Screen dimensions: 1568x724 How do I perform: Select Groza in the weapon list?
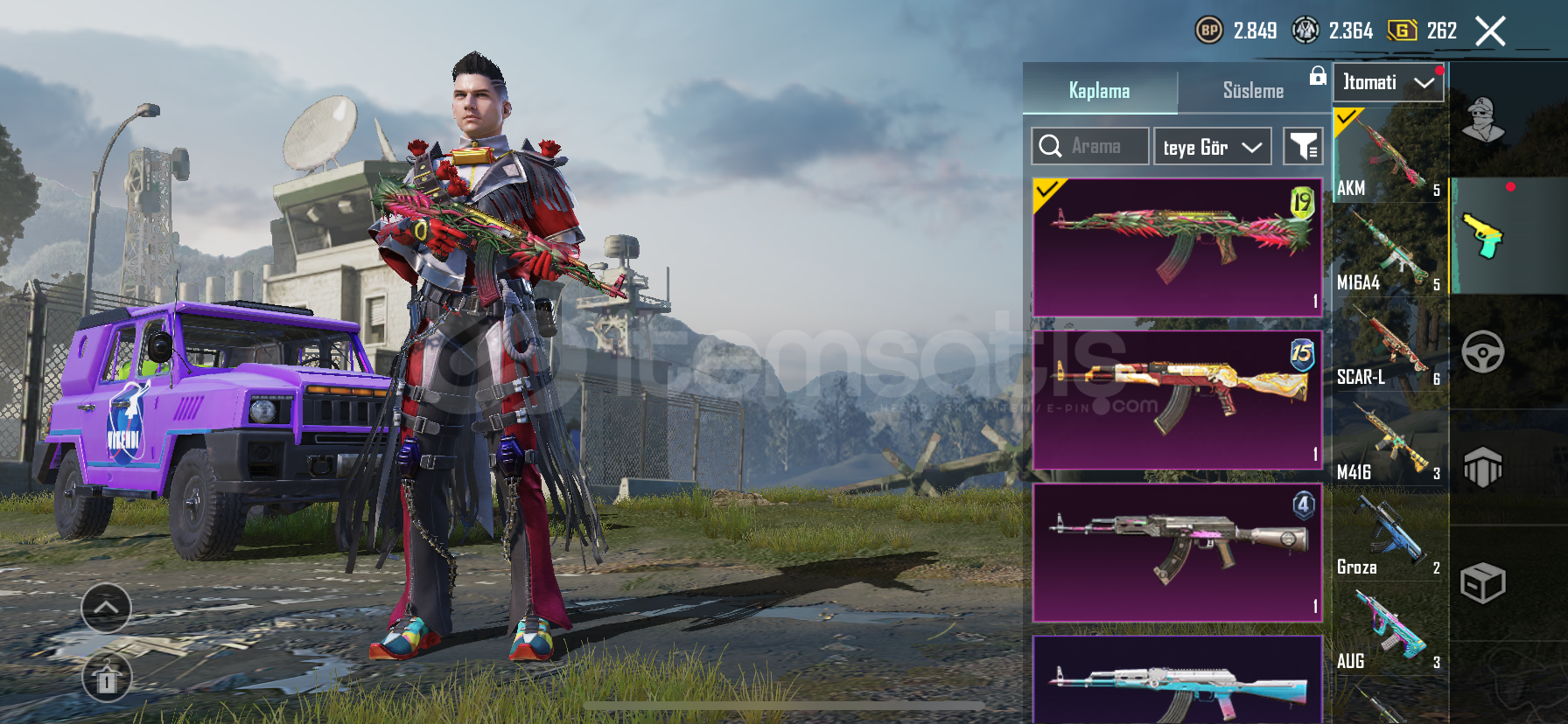point(1389,534)
